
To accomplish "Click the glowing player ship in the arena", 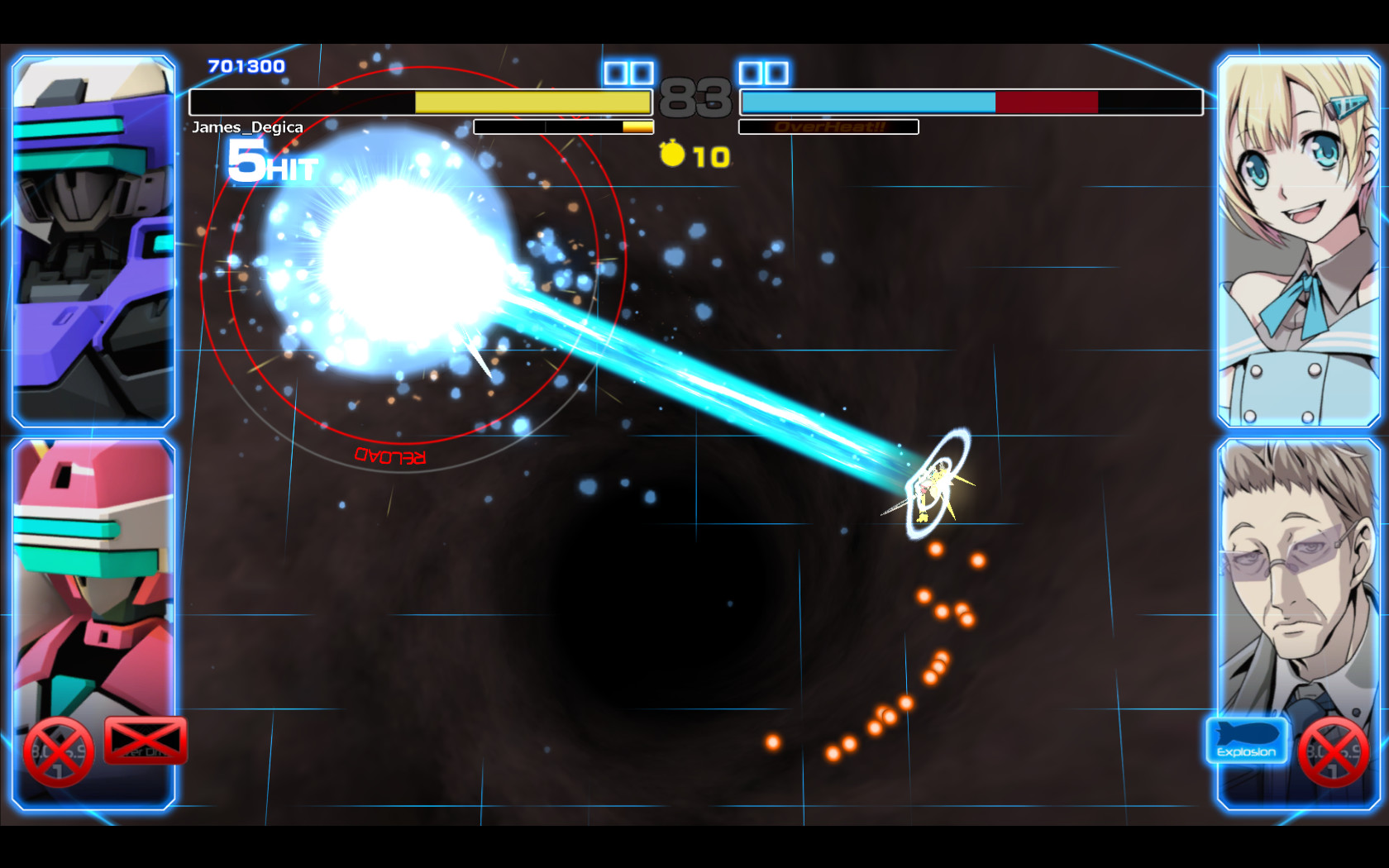I will click(x=934, y=486).
